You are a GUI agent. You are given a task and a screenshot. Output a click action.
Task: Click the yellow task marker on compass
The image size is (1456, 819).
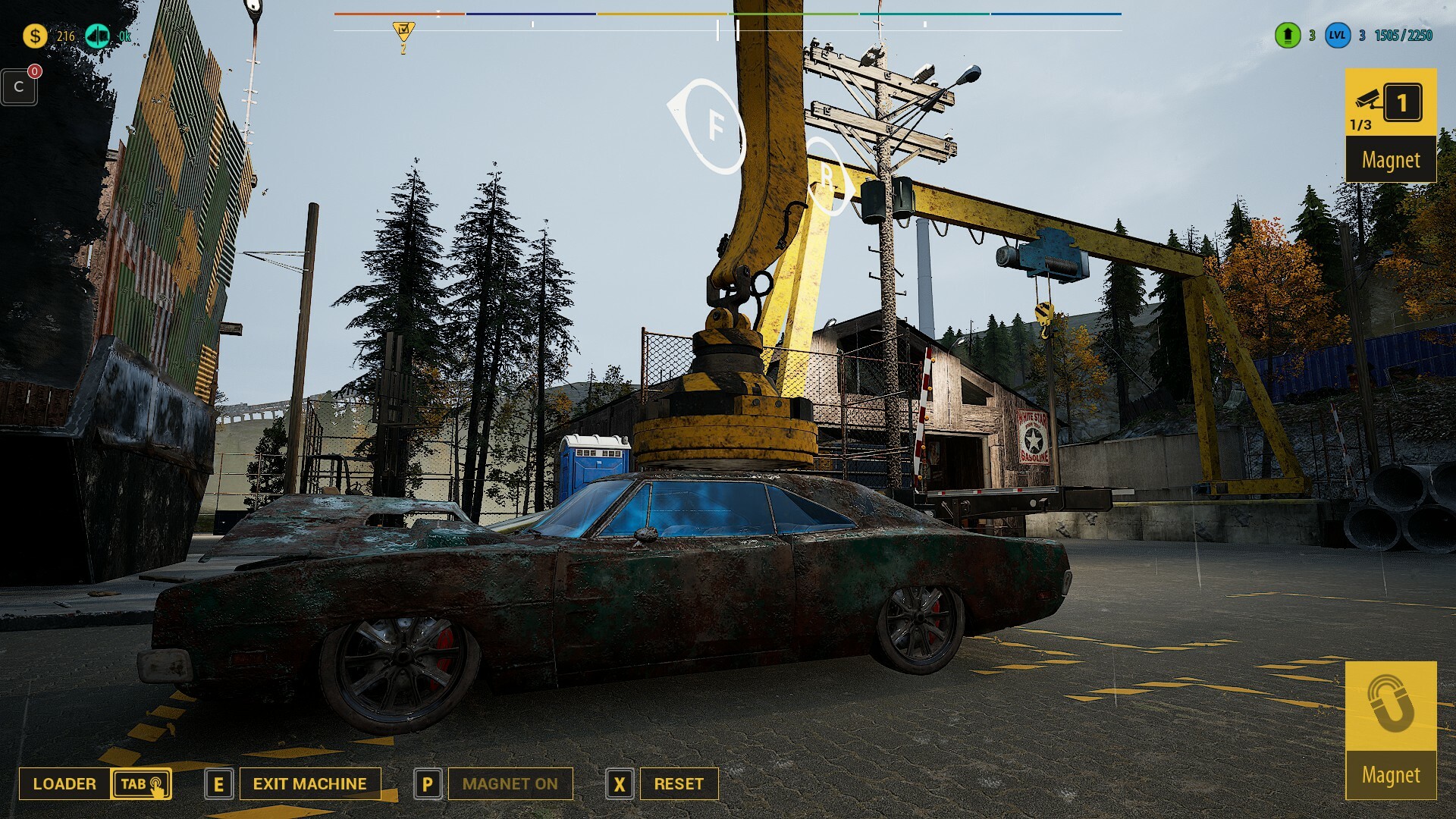pyautogui.click(x=403, y=32)
